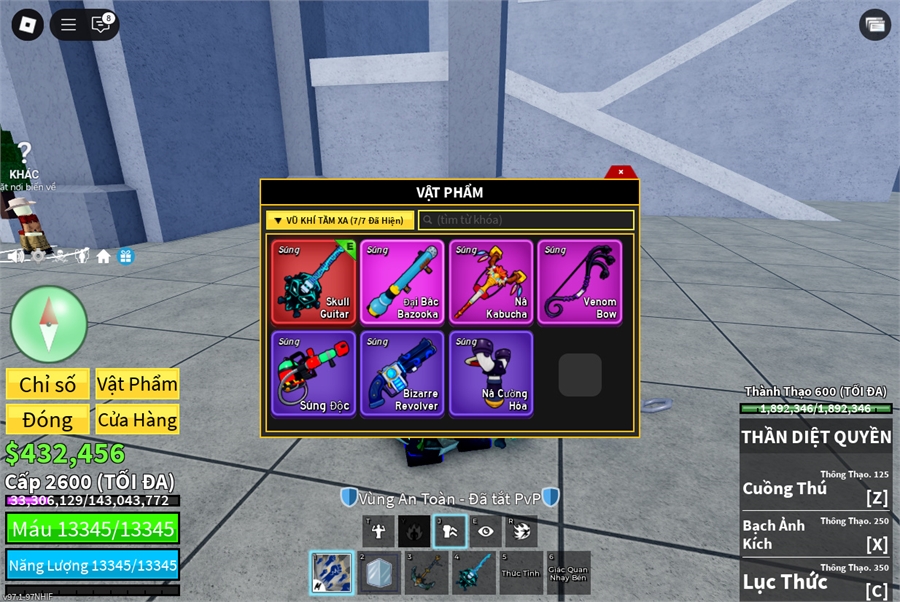This screenshot has height=602, width=900.
Task: Open the Chỉ số stats menu
Action: tap(48, 385)
